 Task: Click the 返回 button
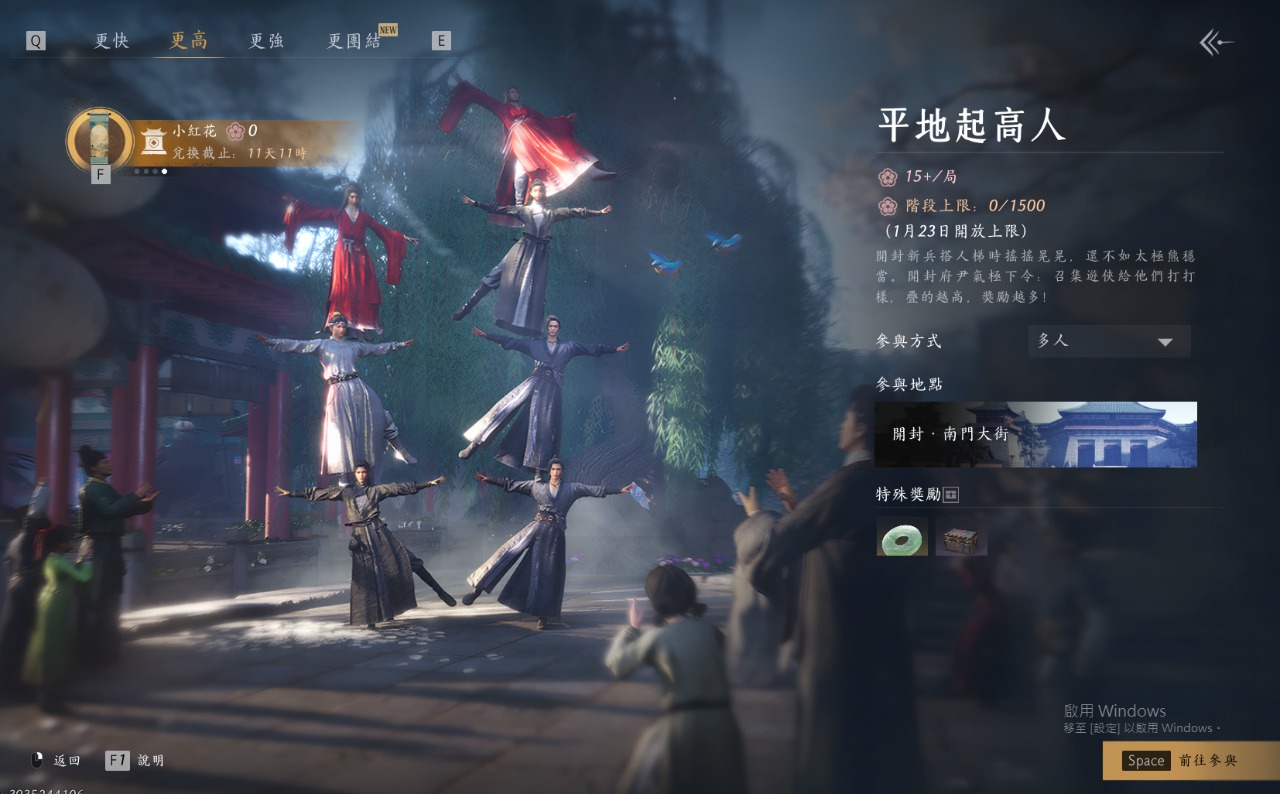tap(56, 761)
